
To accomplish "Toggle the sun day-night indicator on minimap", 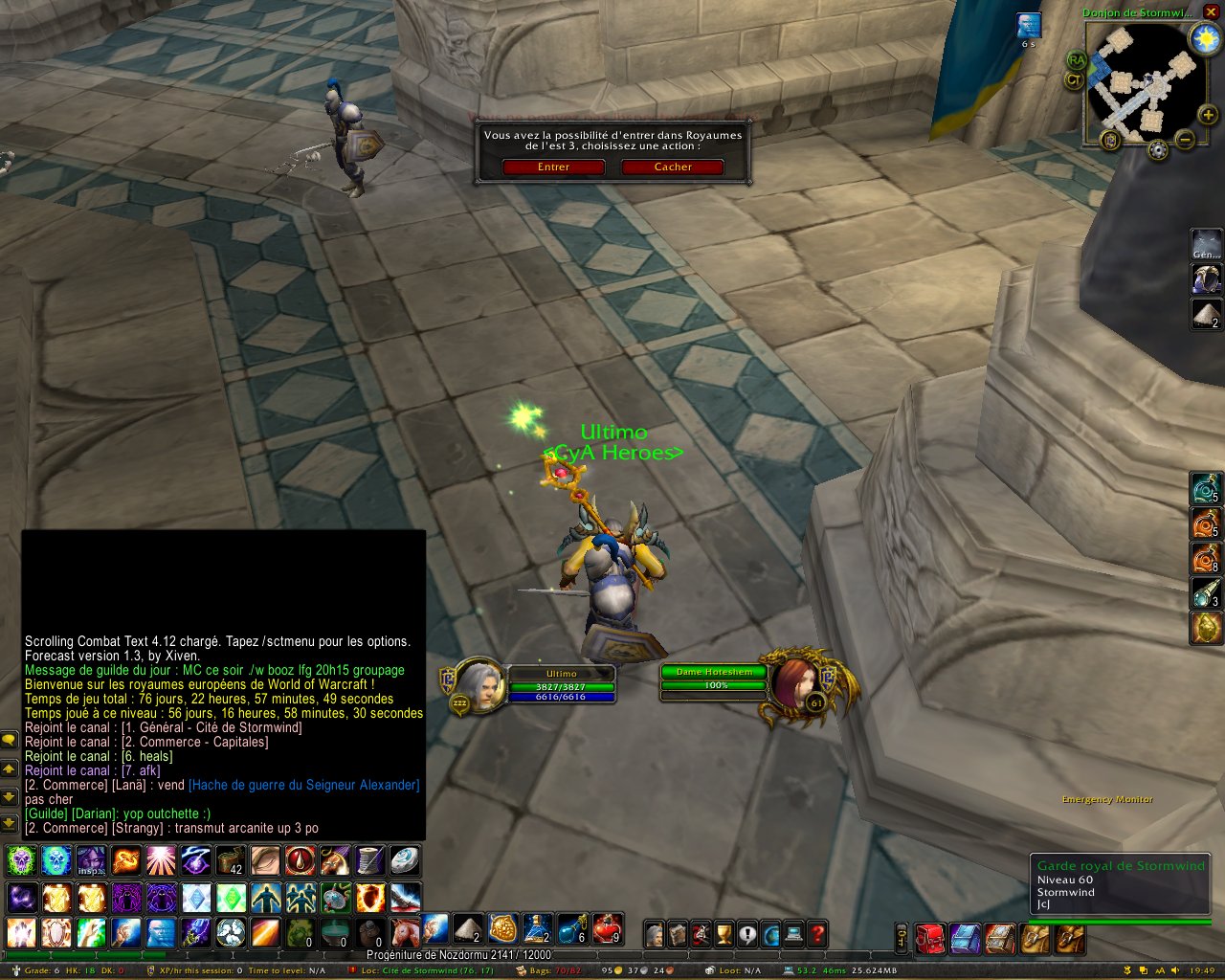I will click(x=1203, y=38).
